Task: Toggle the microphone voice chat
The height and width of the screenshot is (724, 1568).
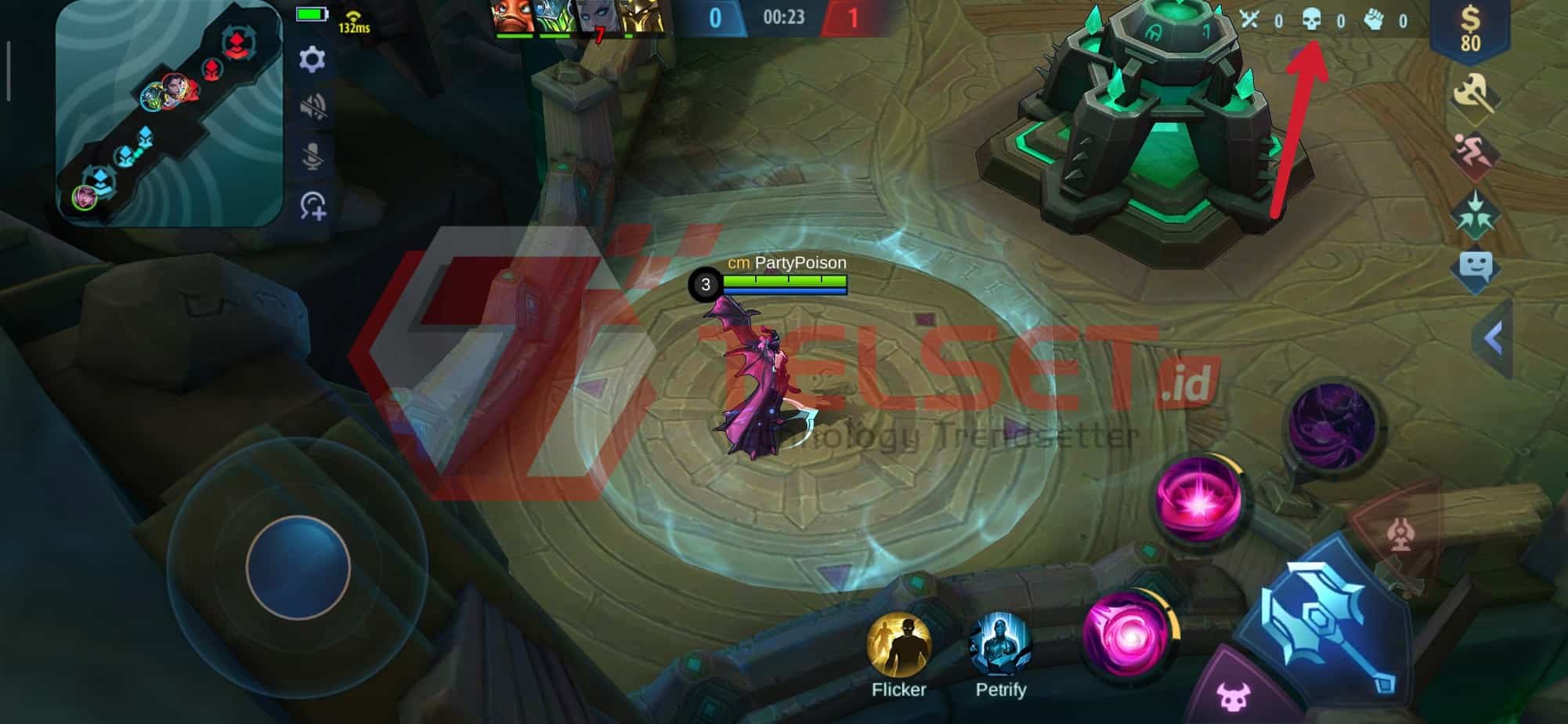Action: click(x=313, y=156)
